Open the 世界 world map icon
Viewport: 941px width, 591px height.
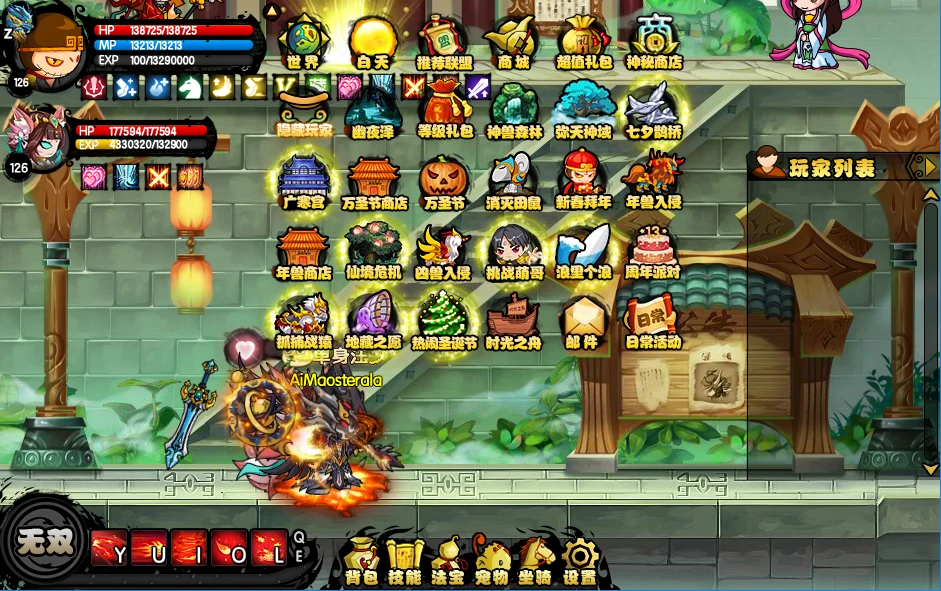(303, 41)
